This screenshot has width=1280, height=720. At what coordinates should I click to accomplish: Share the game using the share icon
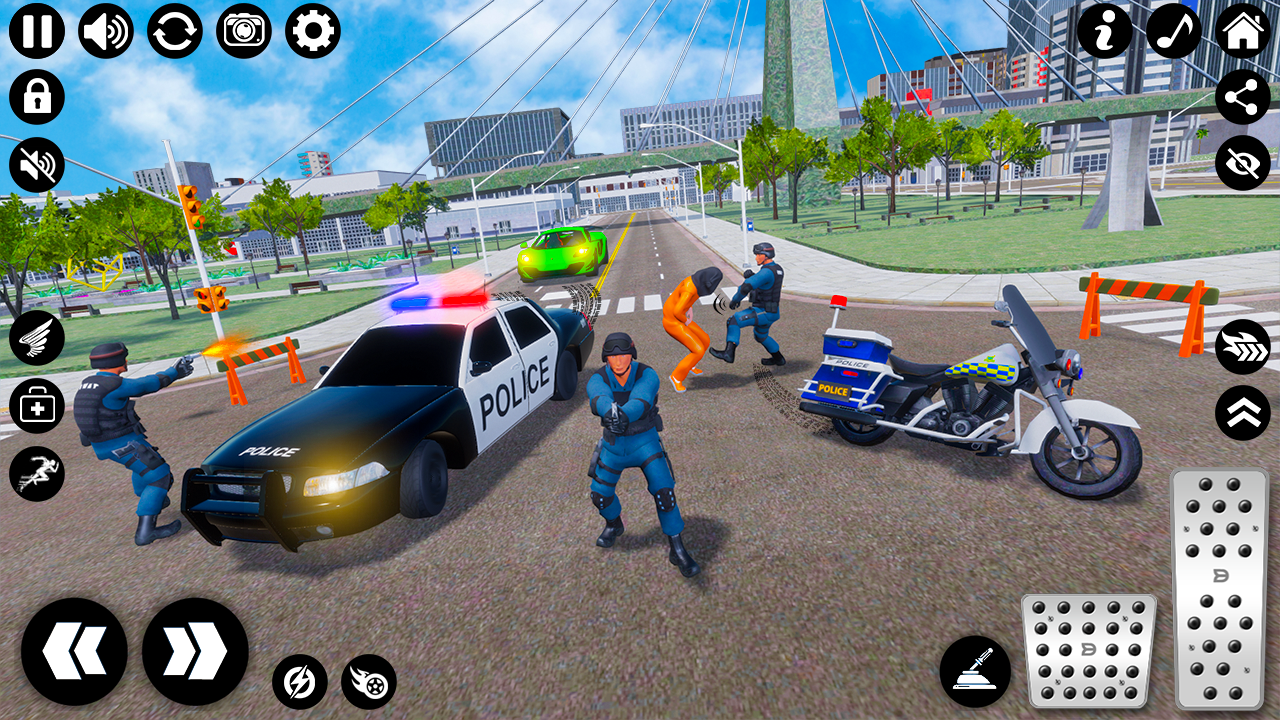point(1243,96)
